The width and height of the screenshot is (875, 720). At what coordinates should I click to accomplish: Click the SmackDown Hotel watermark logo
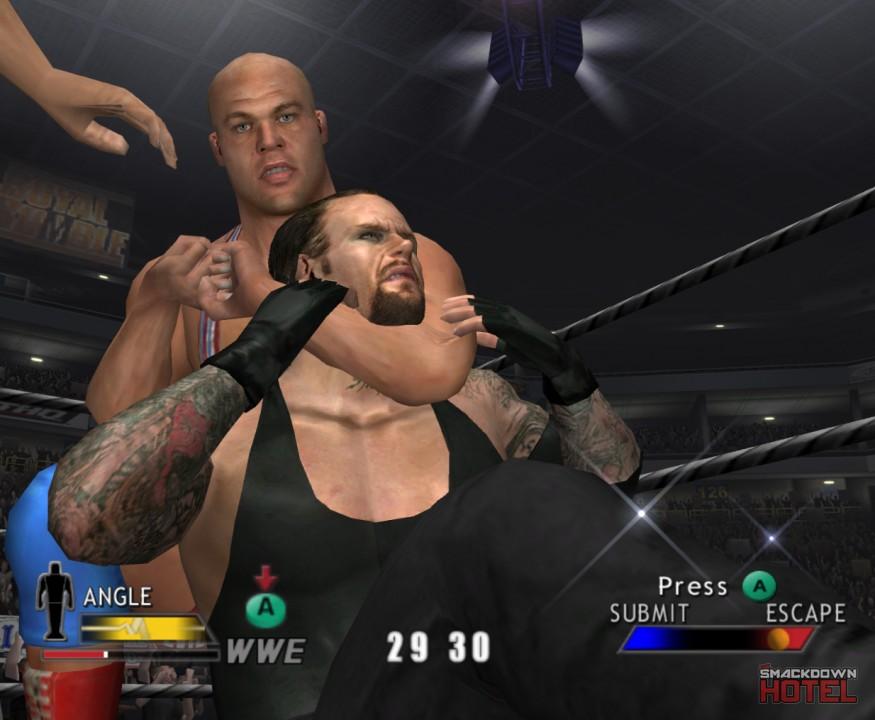click(x=807, y=684)
